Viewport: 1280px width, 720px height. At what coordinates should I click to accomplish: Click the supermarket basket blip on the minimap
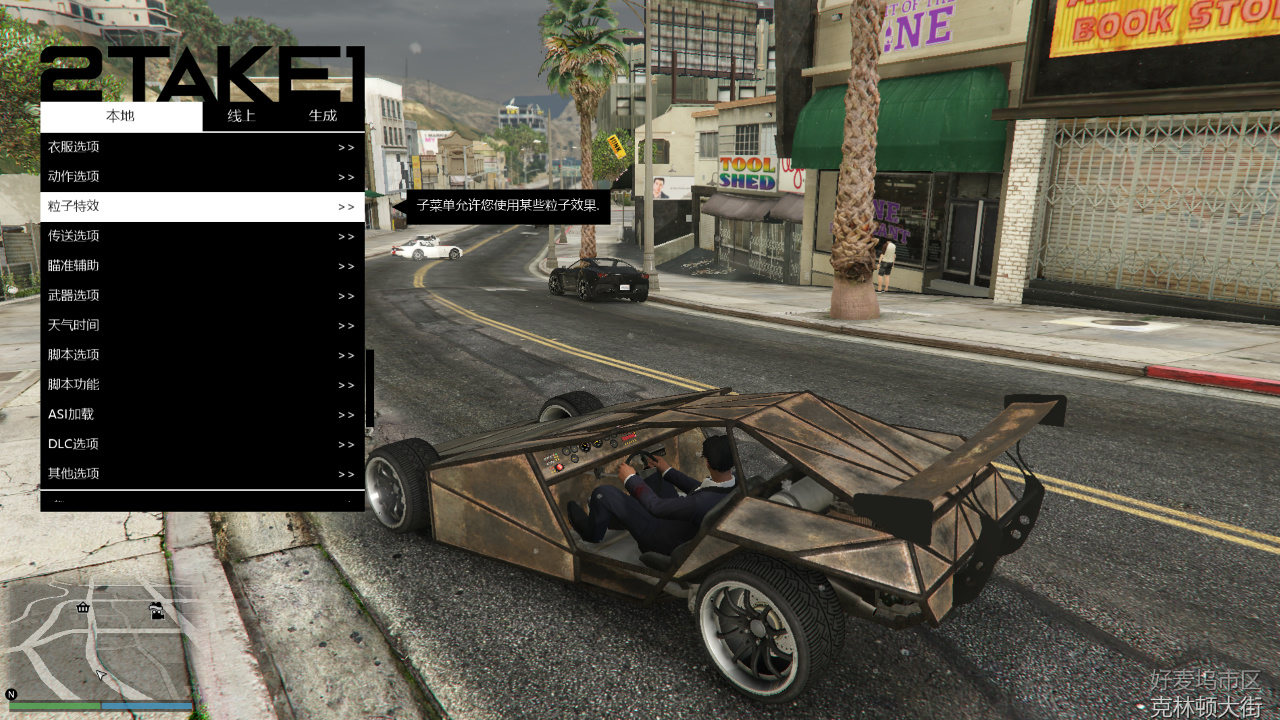82,608
